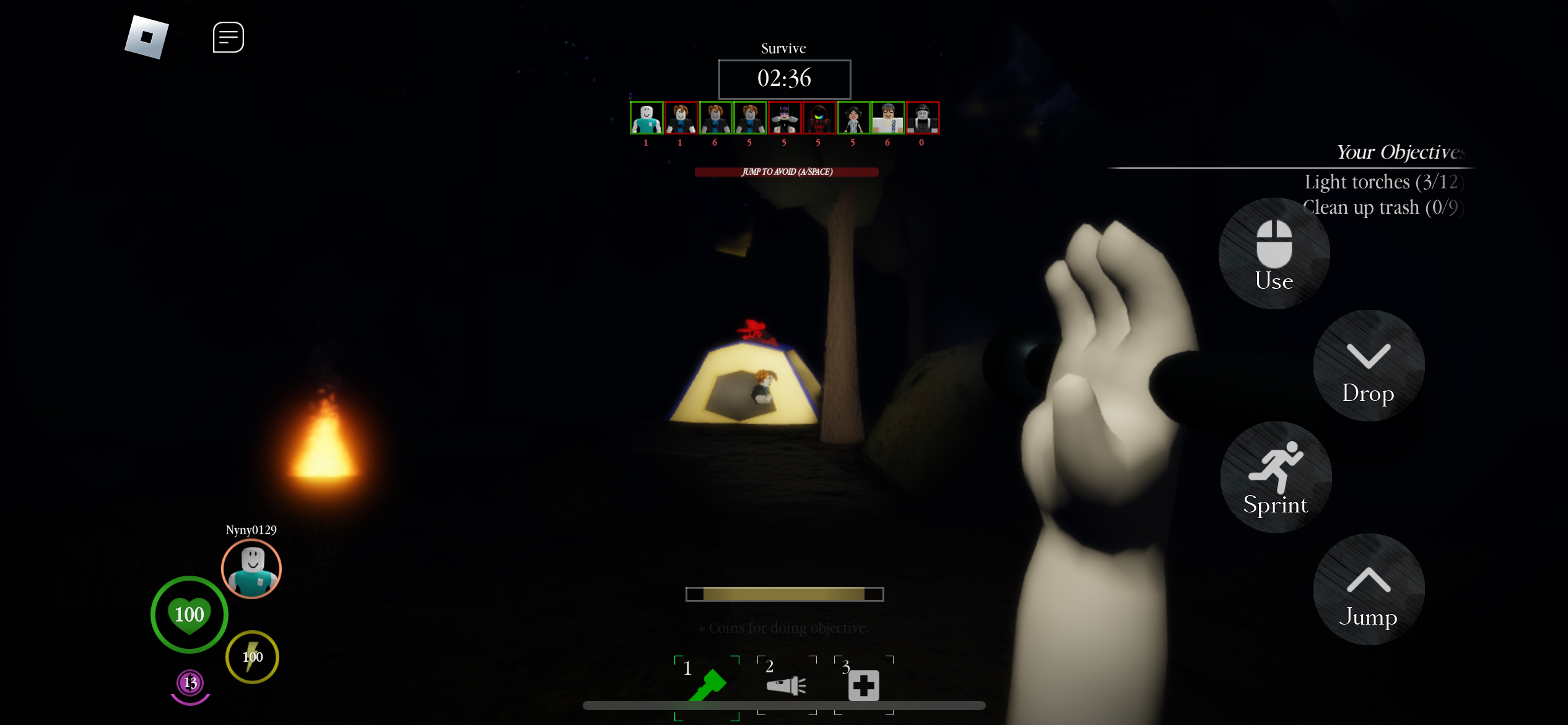Select the medkit in slot 3
Screen dimensions: 1568x725
point(863,685)
